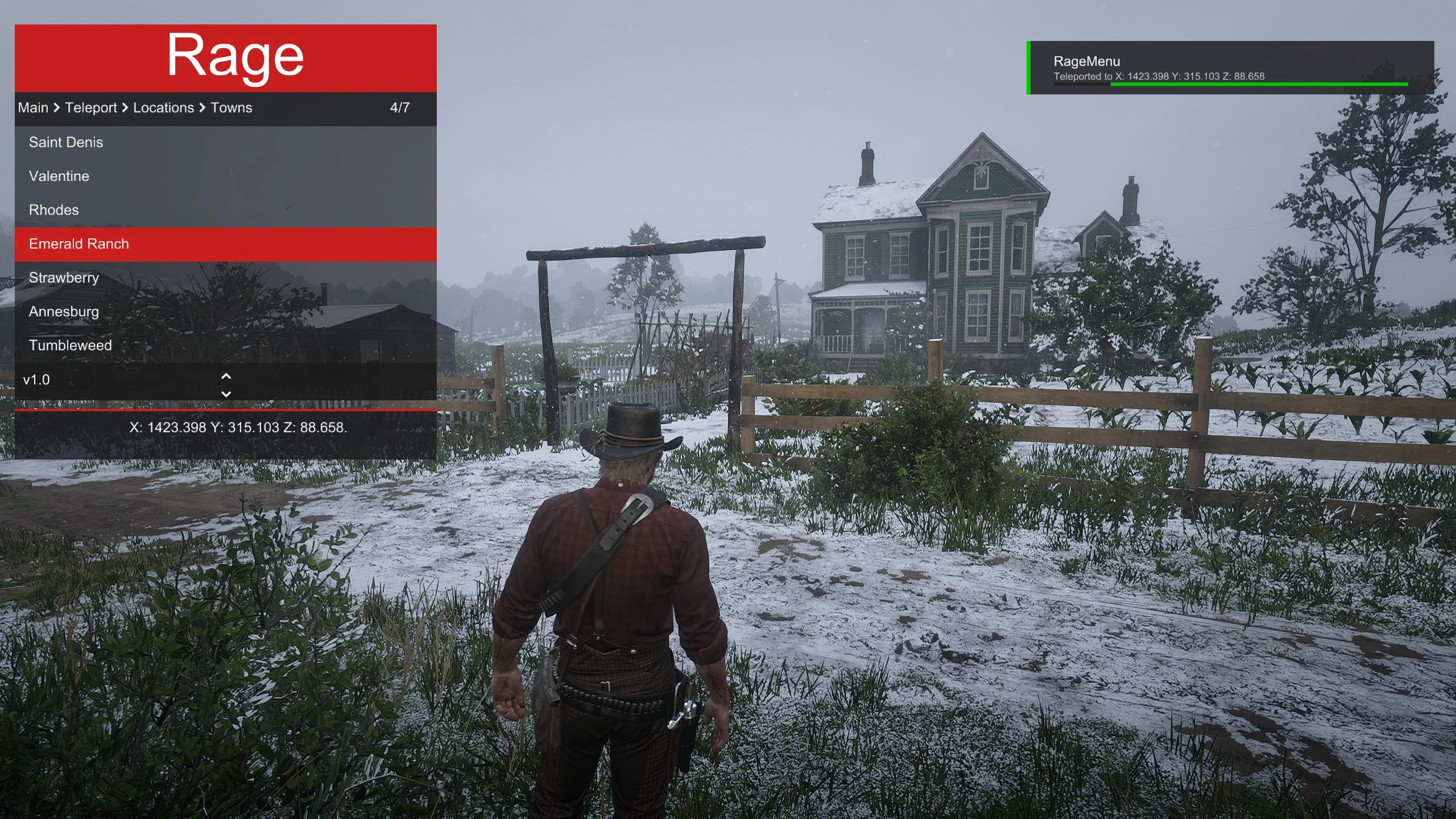Open the Teleport breadcrumb level
The image size is (1456, 819).
pos(91,107)
